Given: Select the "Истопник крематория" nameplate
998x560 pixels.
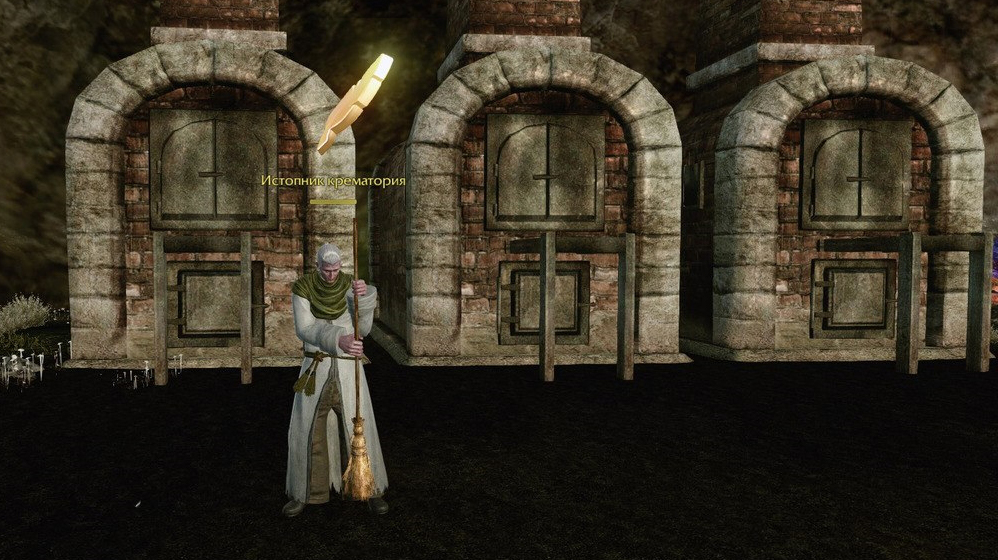Looking at the screenshot, I should [333, 181].
